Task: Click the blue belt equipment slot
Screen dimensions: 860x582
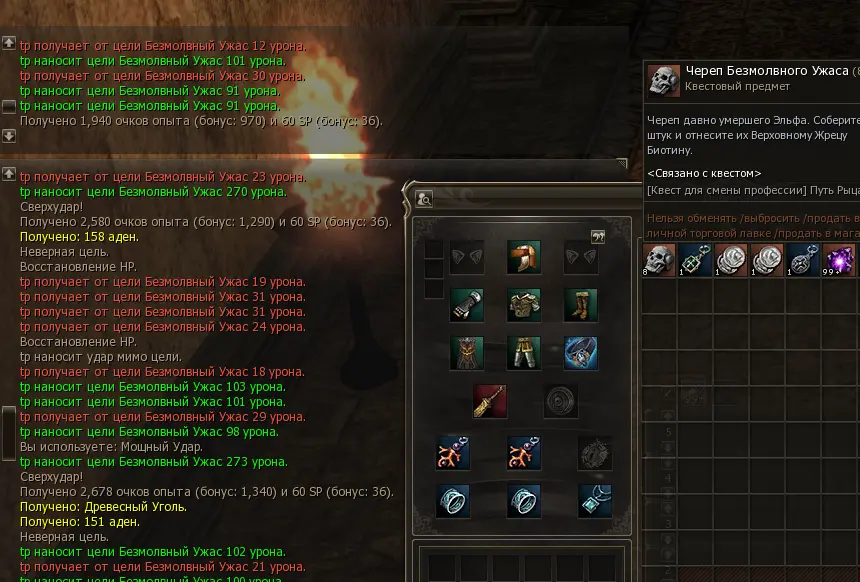Action: 581,353
